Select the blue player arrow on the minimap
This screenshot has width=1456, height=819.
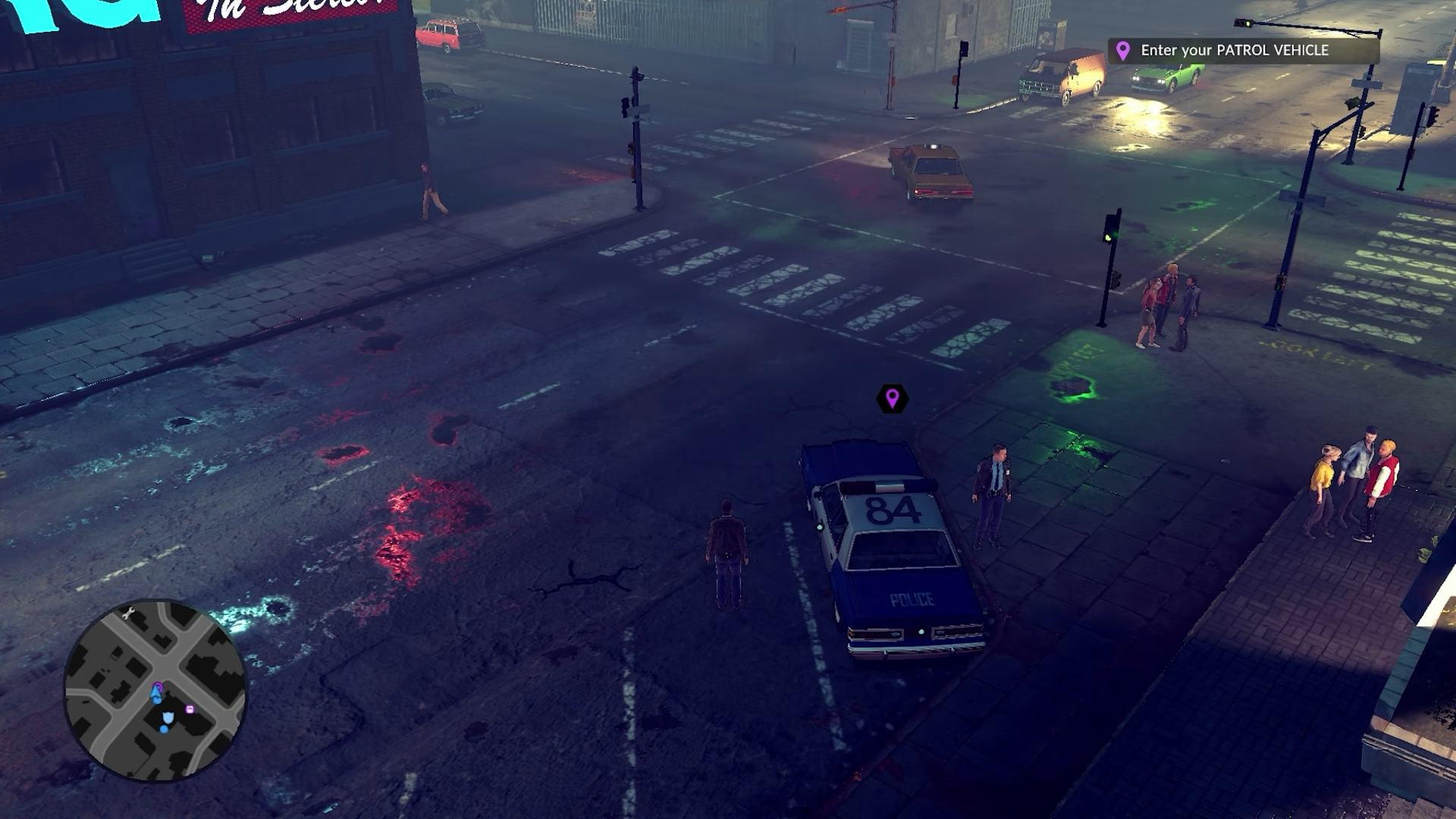coord(157,694)
